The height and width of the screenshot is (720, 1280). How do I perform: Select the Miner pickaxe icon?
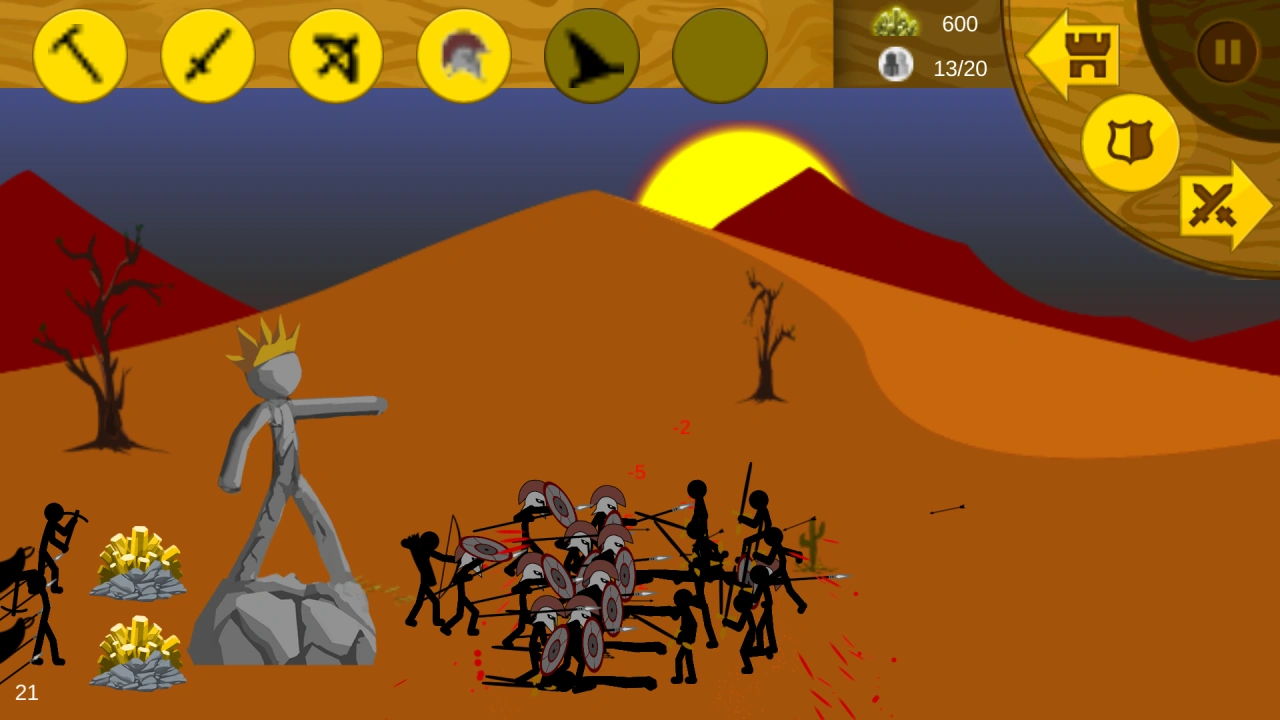click(80, 56)
